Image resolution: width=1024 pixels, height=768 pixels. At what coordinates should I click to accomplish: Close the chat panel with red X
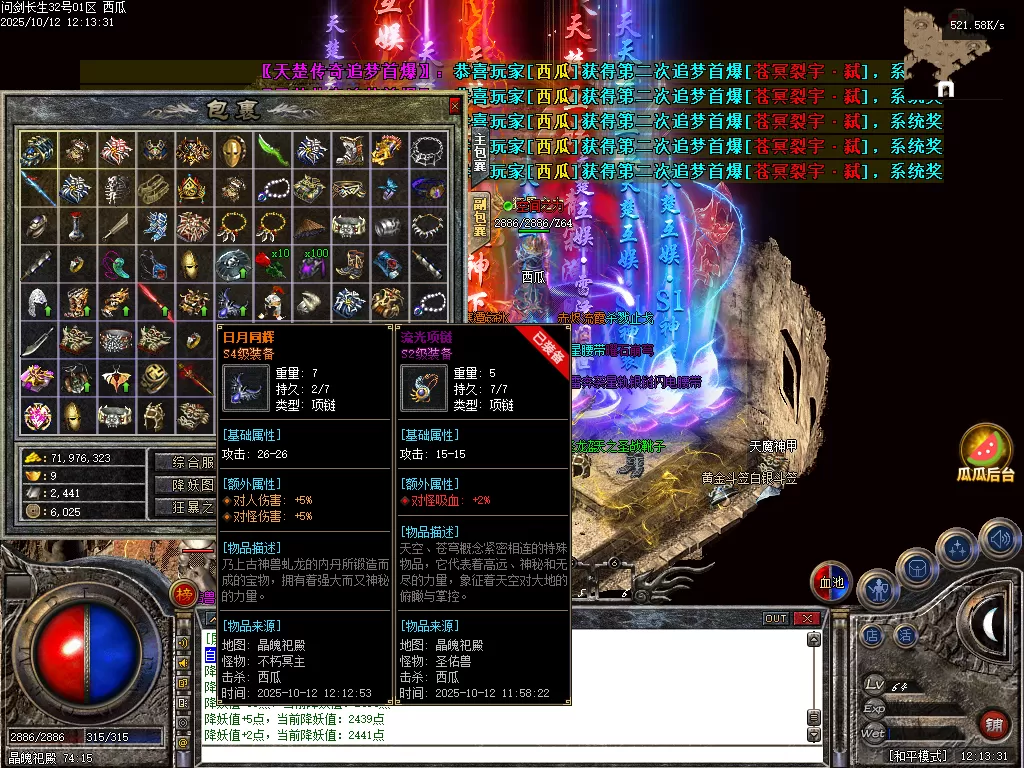coord(806,619)
